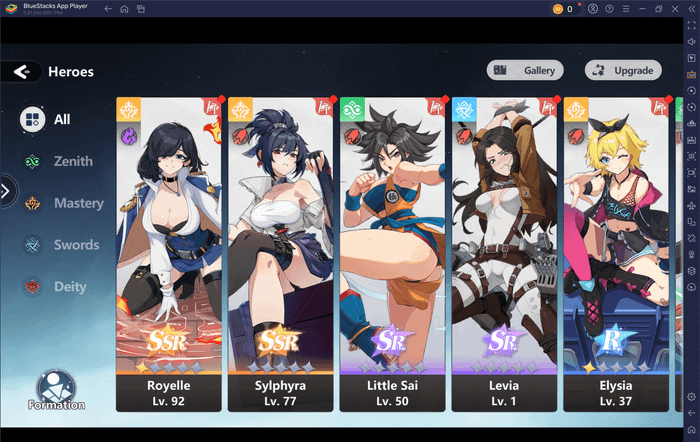Switch to the Mastery filter
The height and width of the screenshot is (442, 700).
[64, 203]
